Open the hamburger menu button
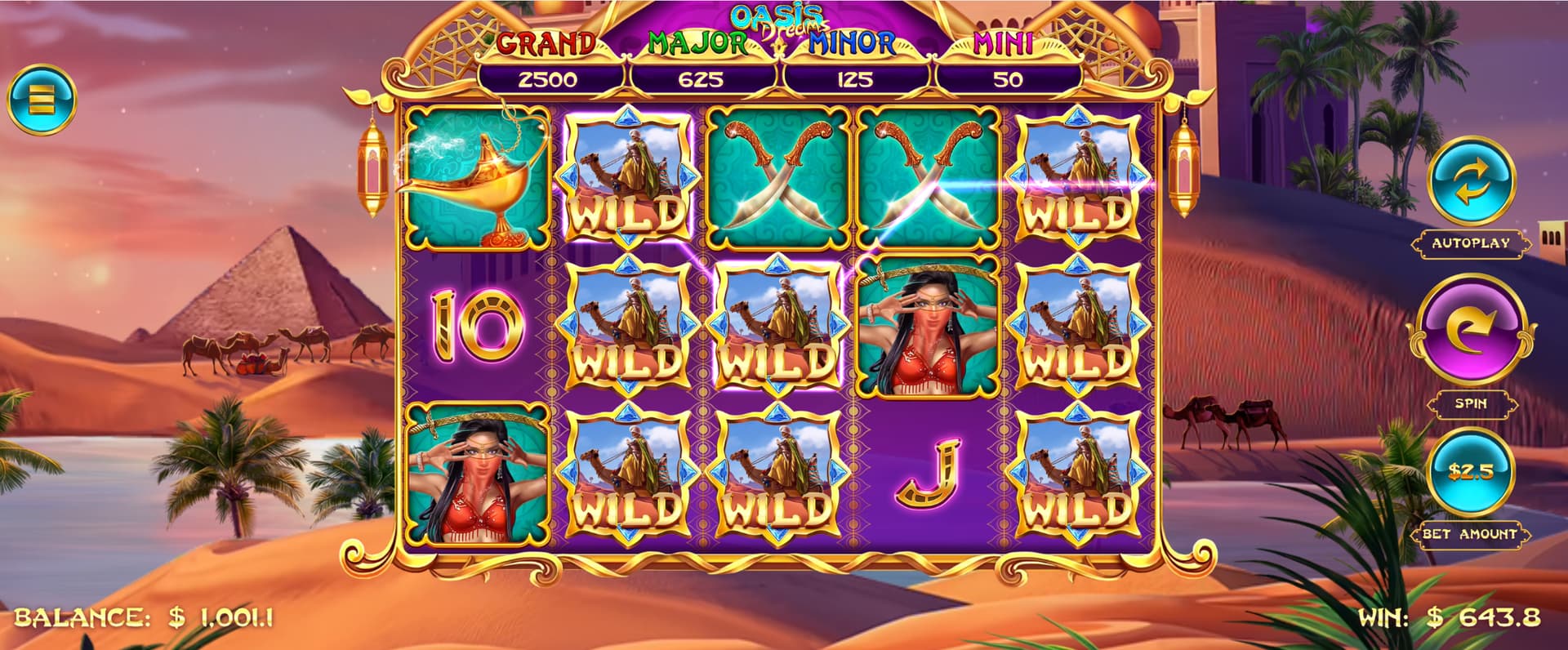The width and height of the screenshot is (1568, 650). tap(41, 100)
